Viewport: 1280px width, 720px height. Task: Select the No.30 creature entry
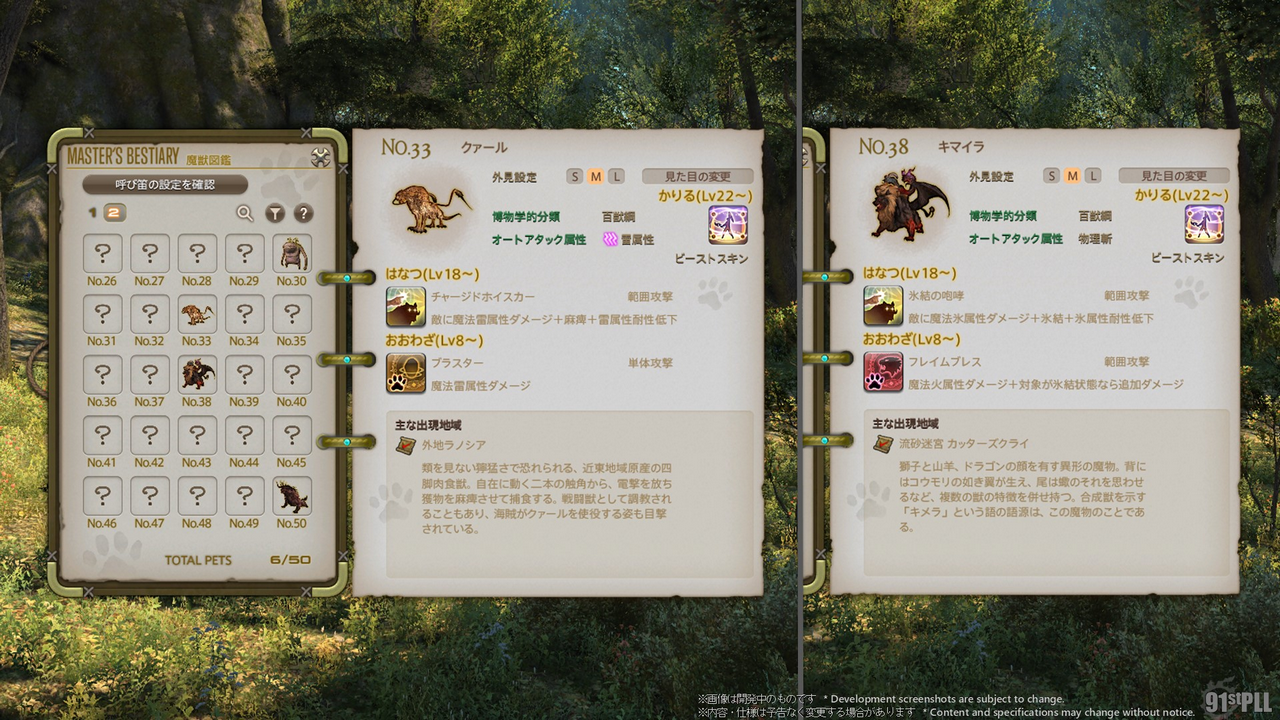(292, 254)
